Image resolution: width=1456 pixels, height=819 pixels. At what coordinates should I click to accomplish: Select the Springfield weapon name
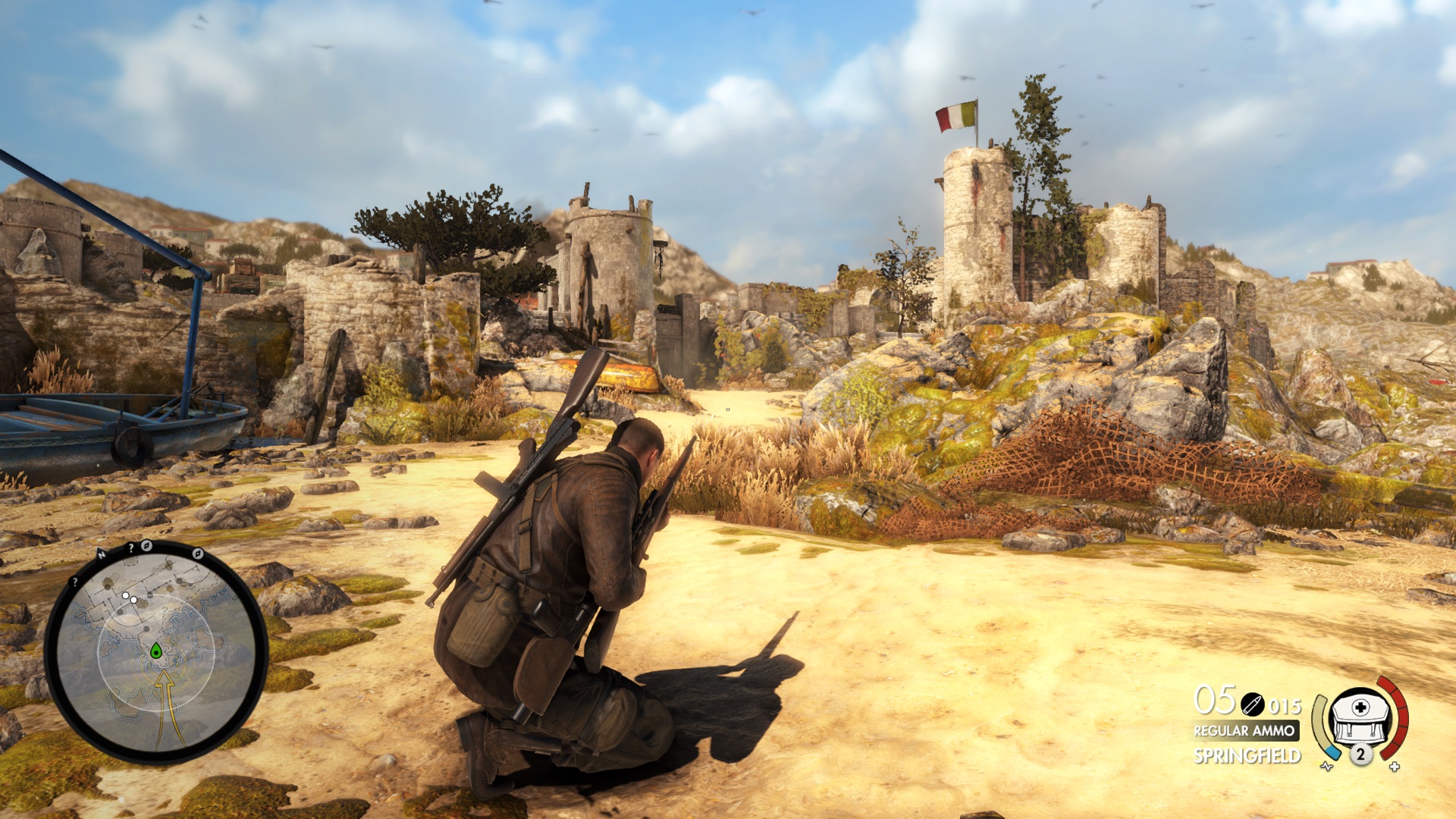(x=1247, y=756)
